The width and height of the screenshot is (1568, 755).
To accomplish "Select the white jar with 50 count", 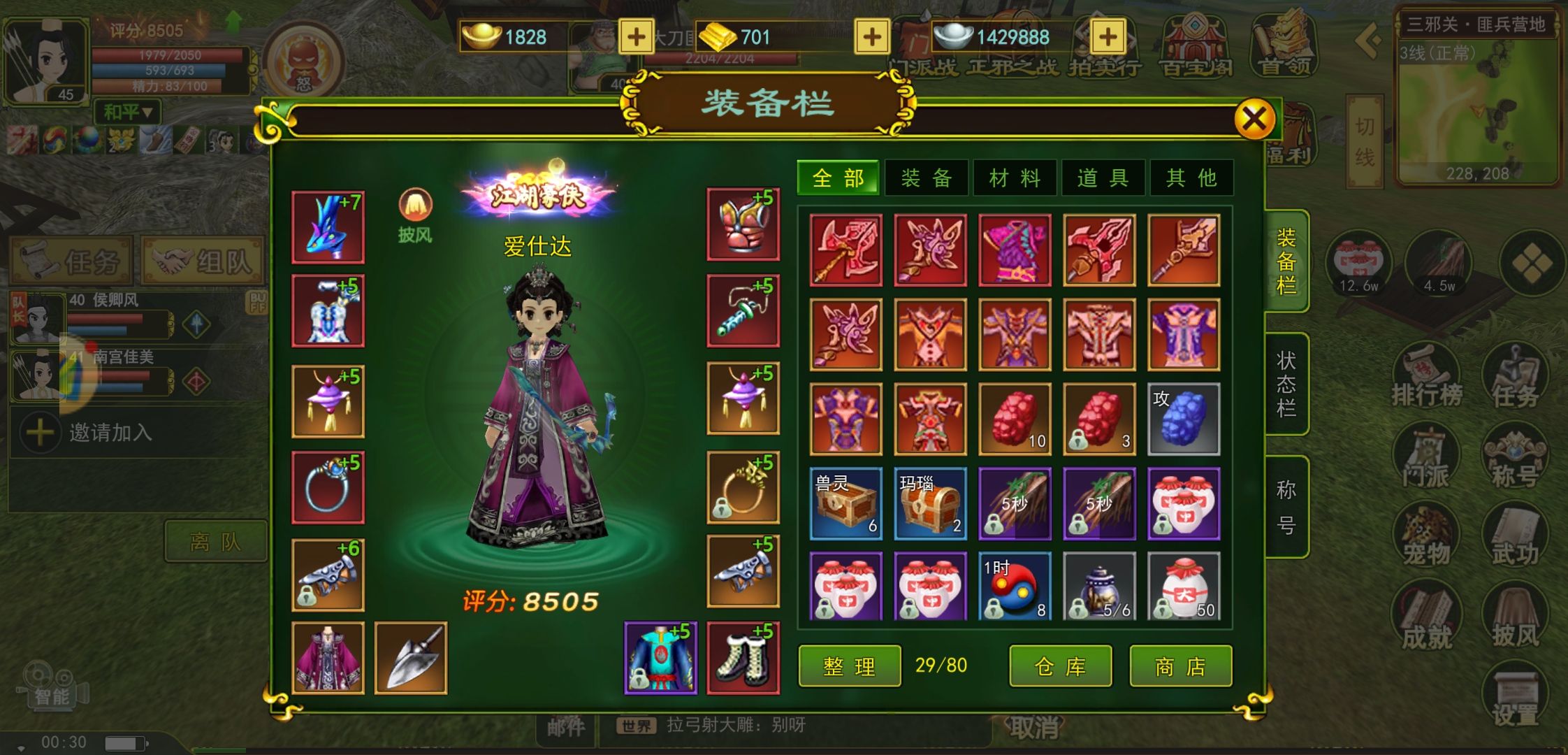I will [x=1184, y=587].
